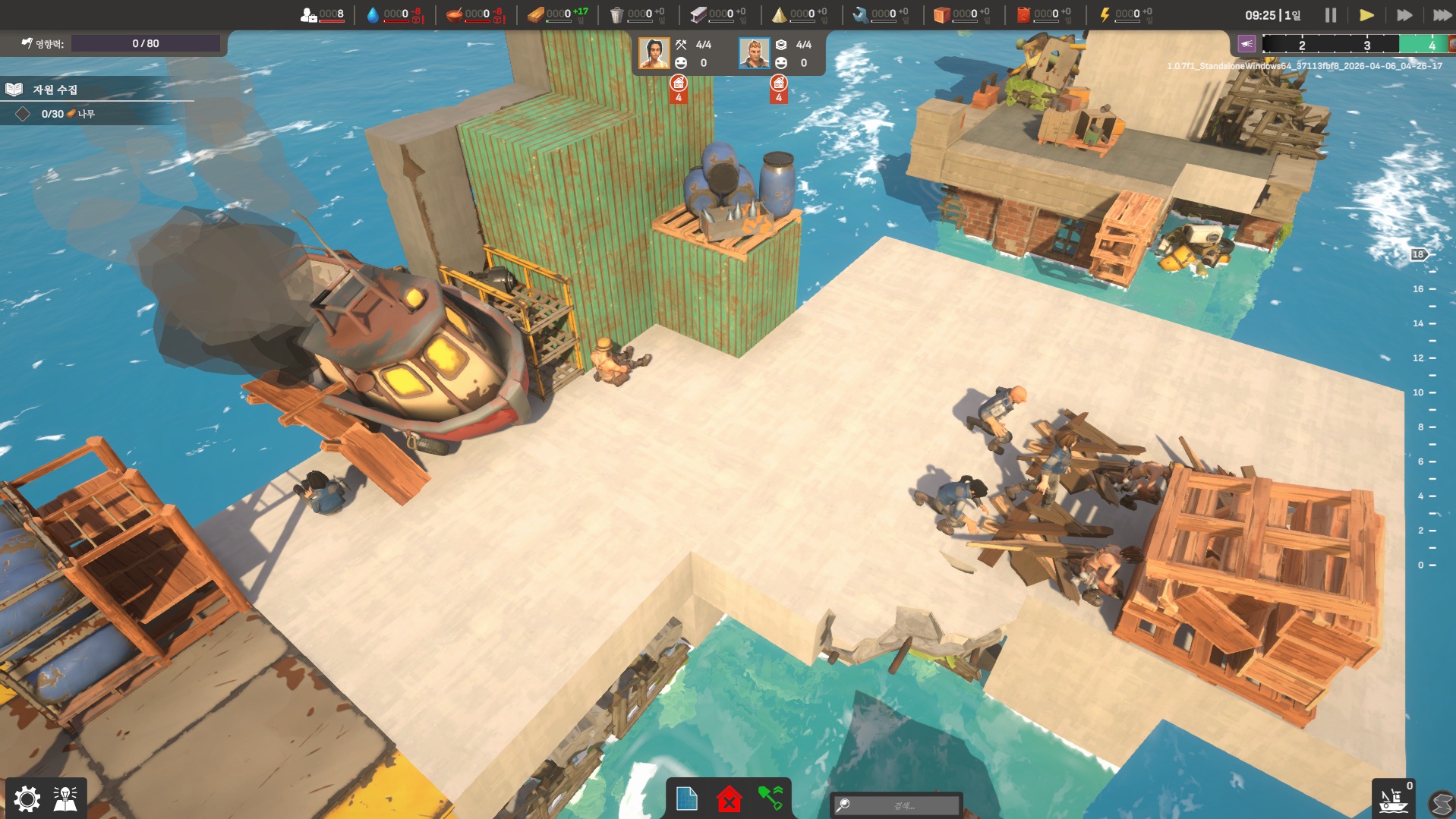The width and height of the screenshot is (1456, 819).
Task: Click the water droplet resource icon
Action: pos(373,14)
